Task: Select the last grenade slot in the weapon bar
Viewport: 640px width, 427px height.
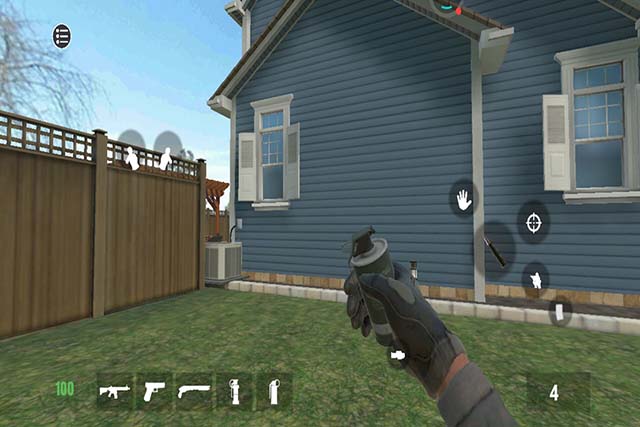Action: point(273,389)
